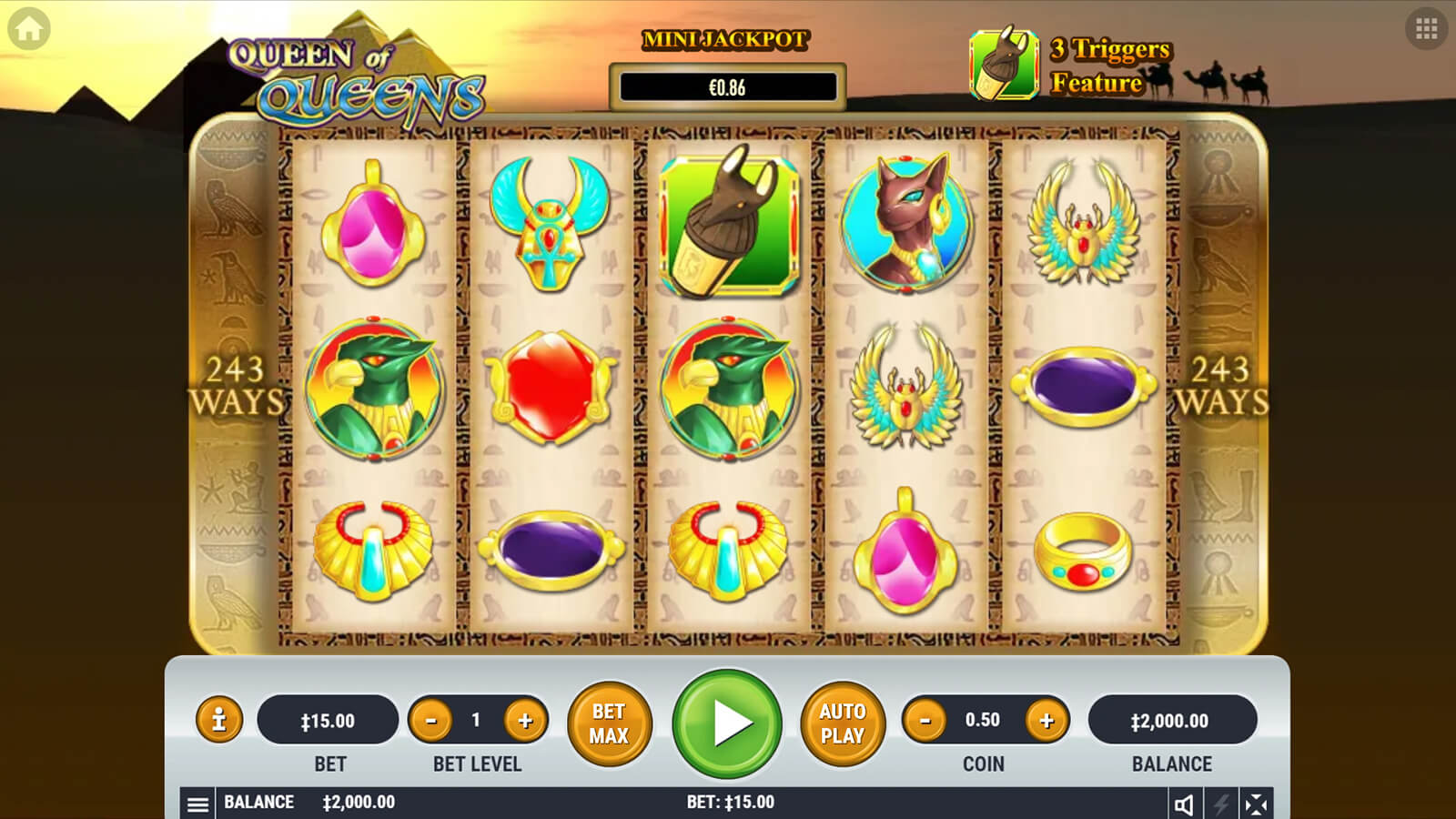This screenshot has width=1456, height=819.
Task: Decrease the bet level
Action: click(x=431, y=721)
